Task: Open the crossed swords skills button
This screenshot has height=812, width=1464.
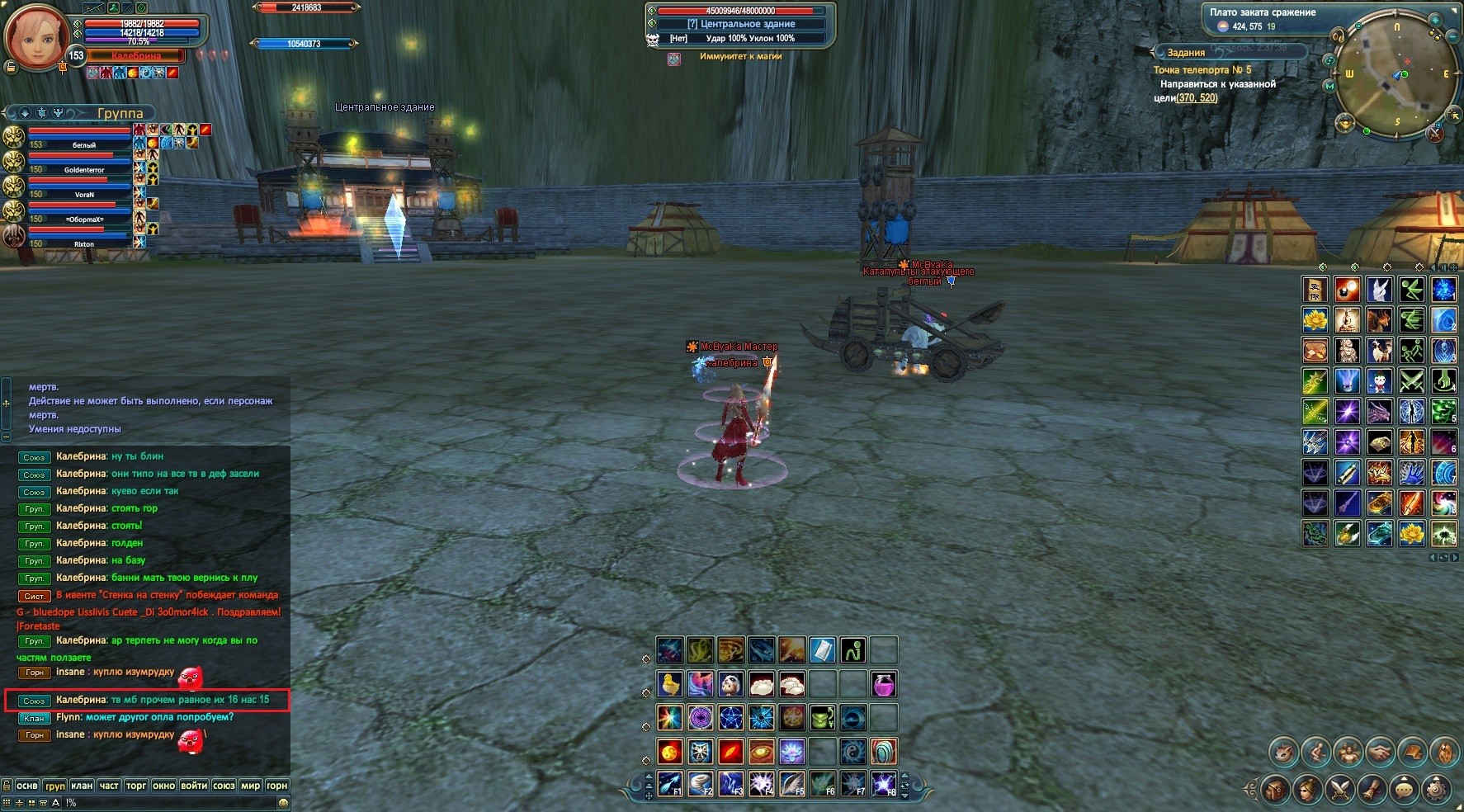Action: coord(1339,789)
